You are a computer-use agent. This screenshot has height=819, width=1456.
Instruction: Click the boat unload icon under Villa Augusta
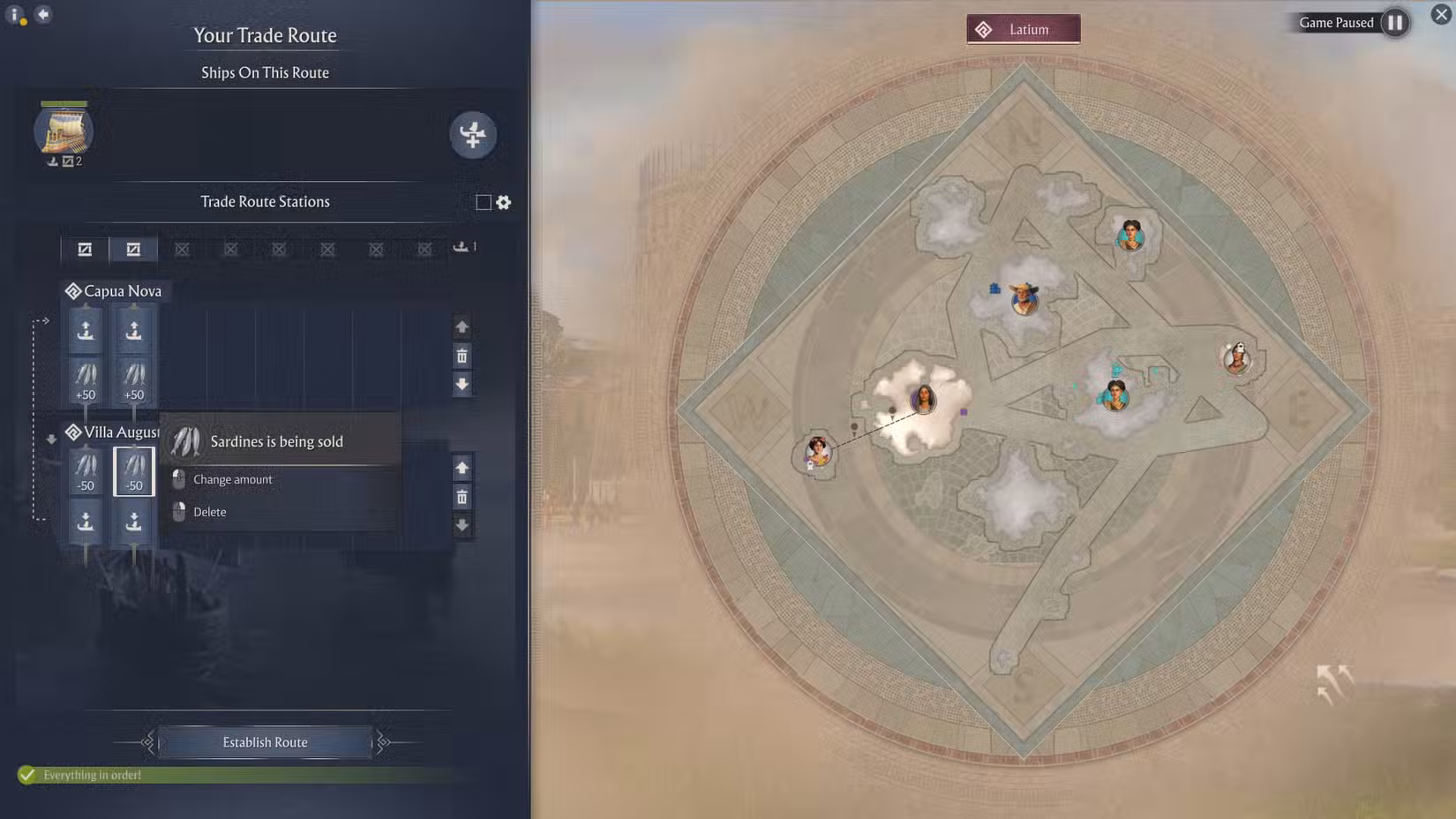86,522
